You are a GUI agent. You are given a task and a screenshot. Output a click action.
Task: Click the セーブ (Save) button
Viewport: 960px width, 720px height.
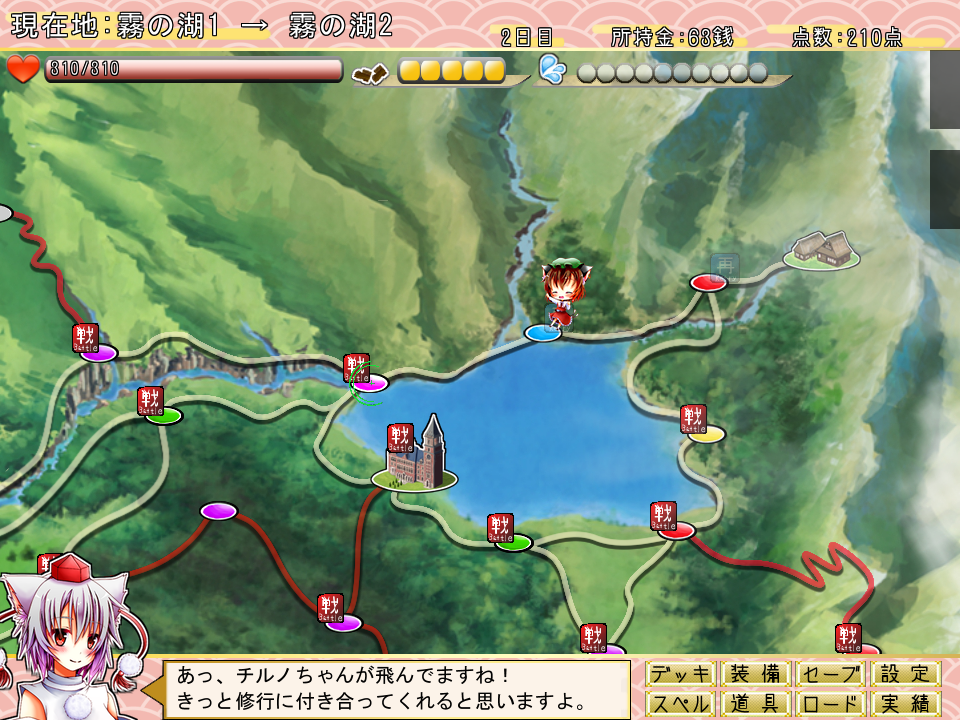[832, 674]
